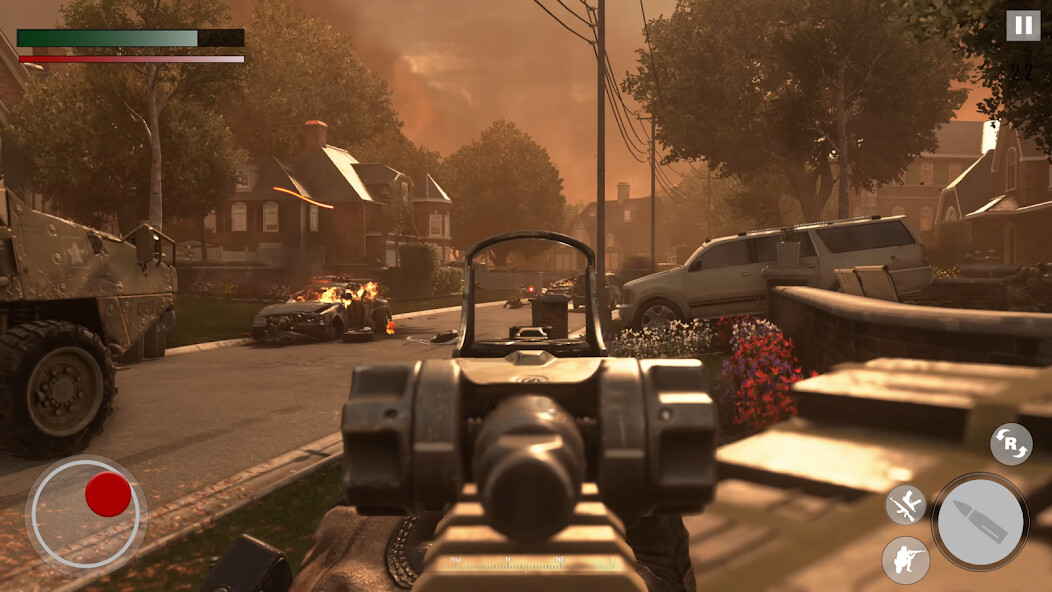Fire the weapon using the bullet button

[981, 522]
